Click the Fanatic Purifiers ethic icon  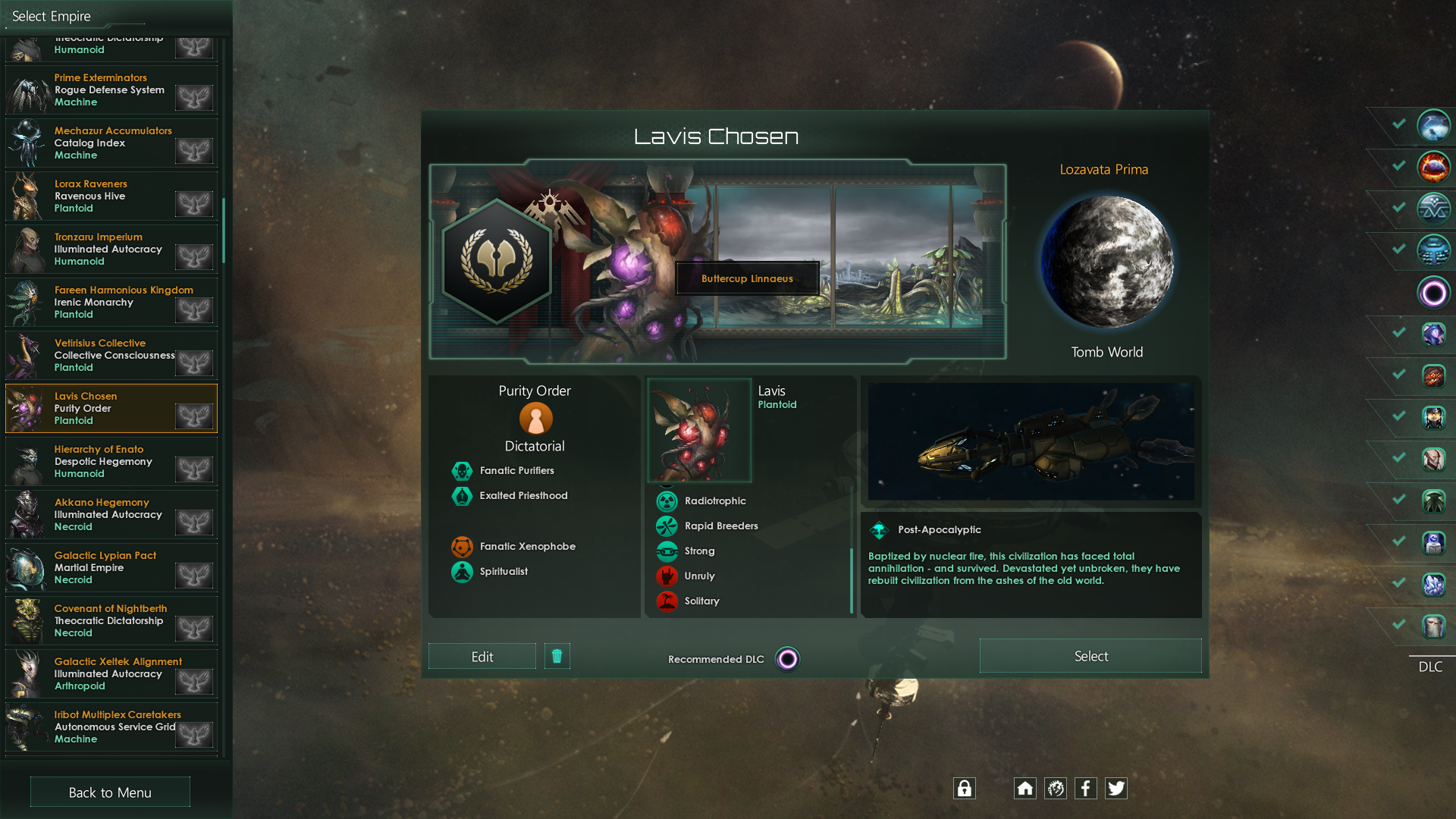pyautogui.click(x=463, y=470)
